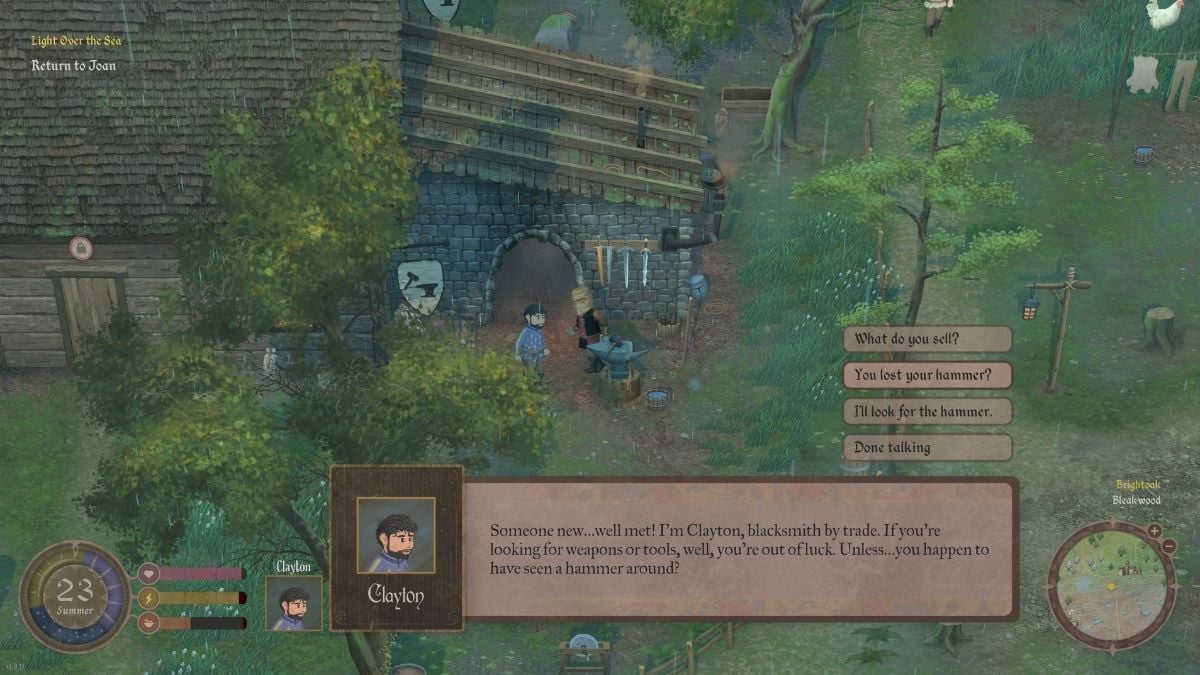Viewport: 1200px width, 675px height.
Task: Open the day and season calendar dial
Action: [x=75, y=597]
